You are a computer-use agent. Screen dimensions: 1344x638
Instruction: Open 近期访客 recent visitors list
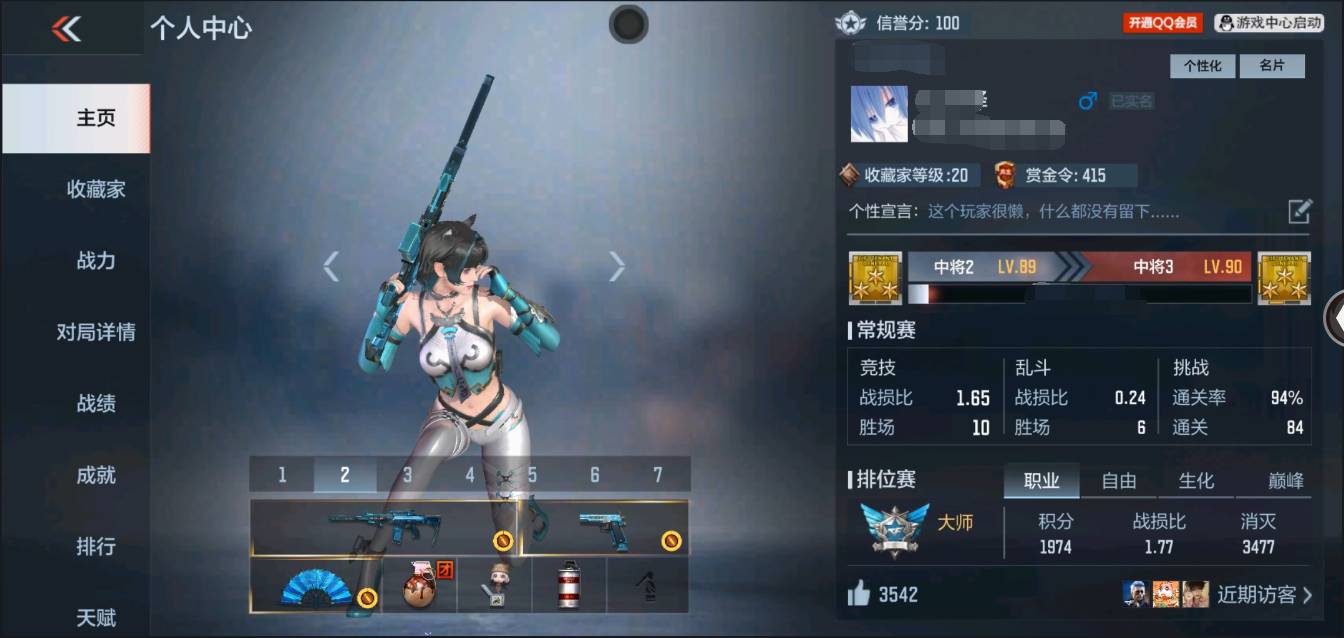click(1263, 595)
